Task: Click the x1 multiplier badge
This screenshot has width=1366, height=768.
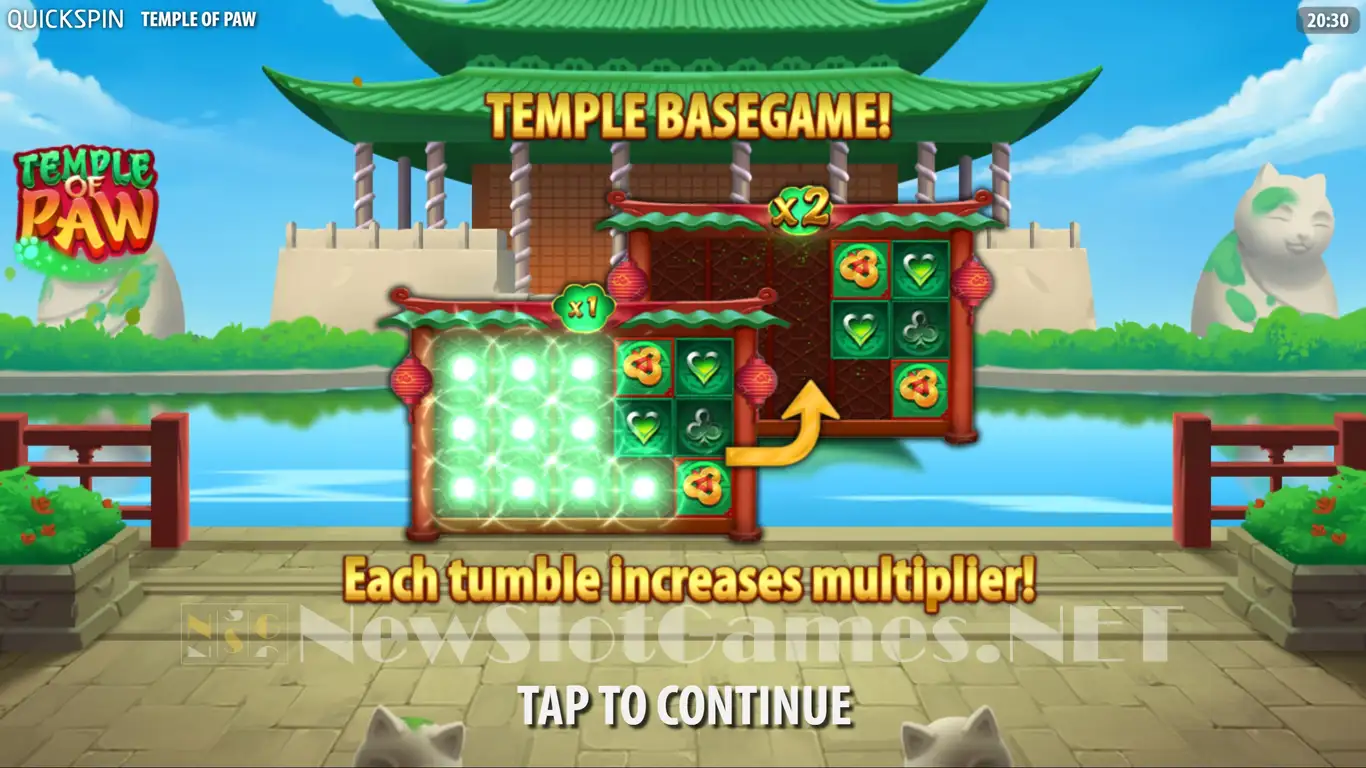Action: [x=583, y=309]
